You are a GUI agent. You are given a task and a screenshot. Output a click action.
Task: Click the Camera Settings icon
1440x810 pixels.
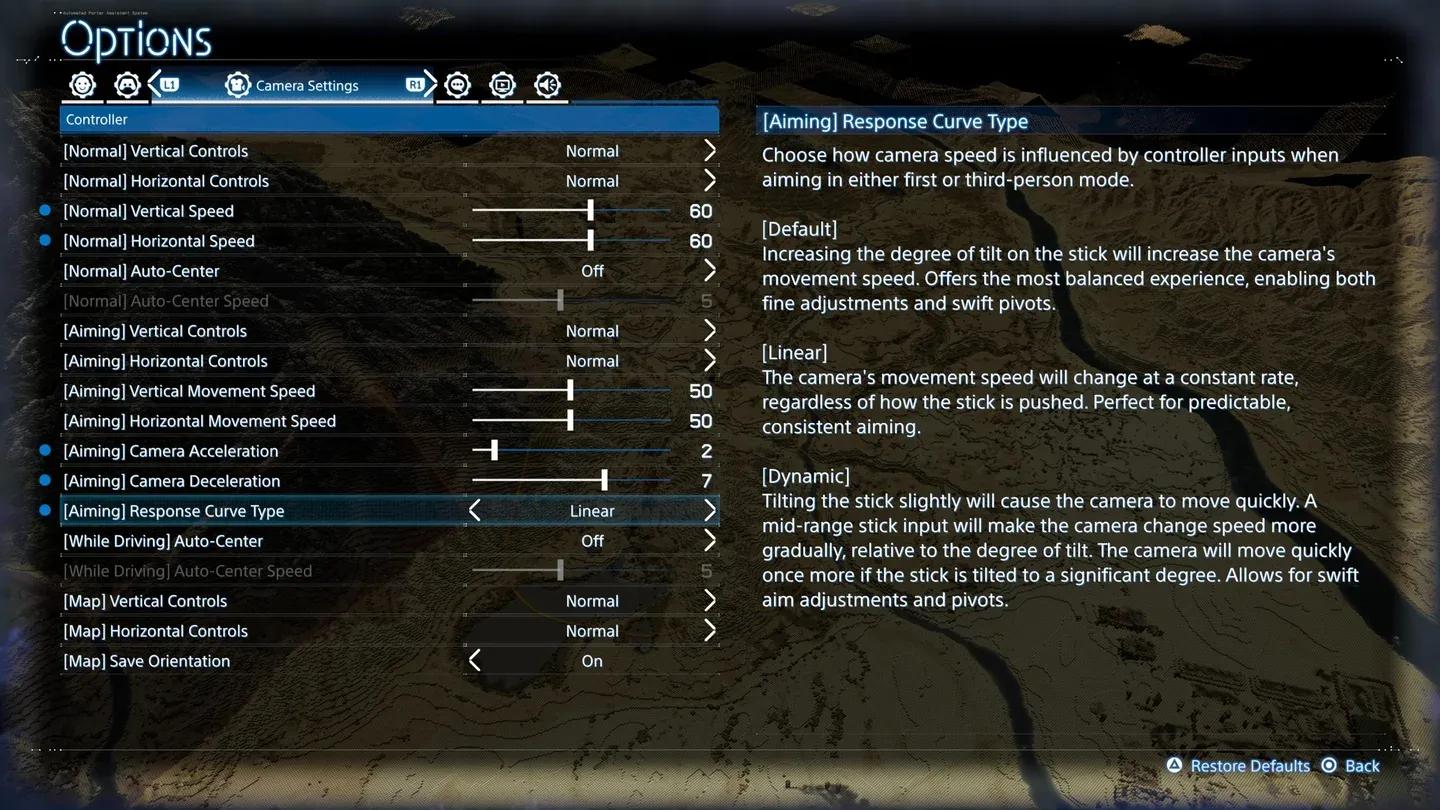tap(238, 84)
